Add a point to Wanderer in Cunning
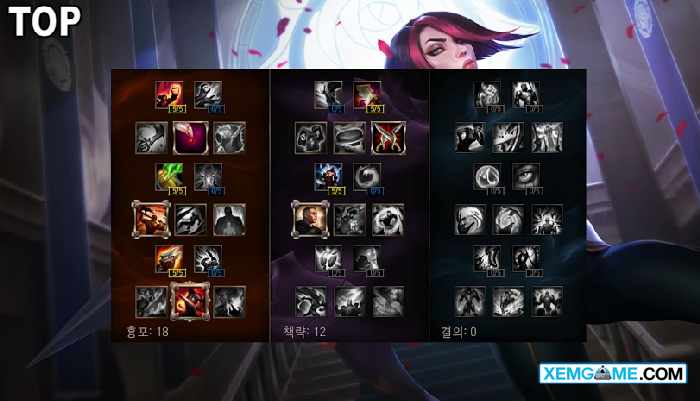This screenshot has height=401, width=700. 328,94
